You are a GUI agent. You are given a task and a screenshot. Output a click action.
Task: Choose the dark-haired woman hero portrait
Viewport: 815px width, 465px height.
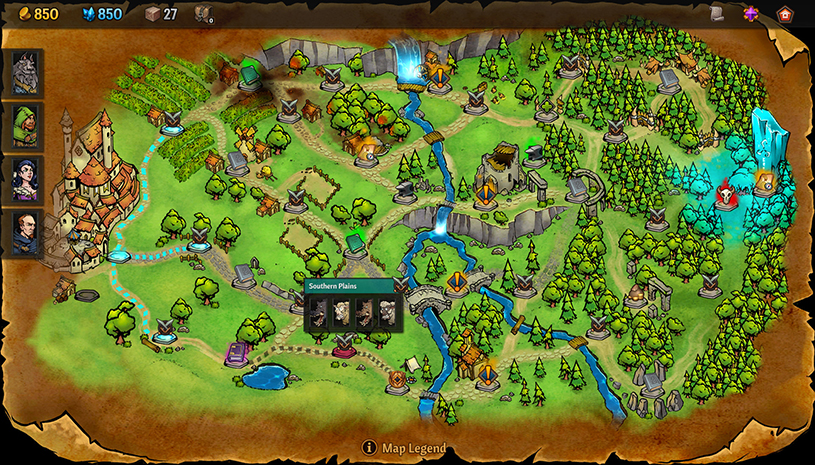[x=25, y=179]
